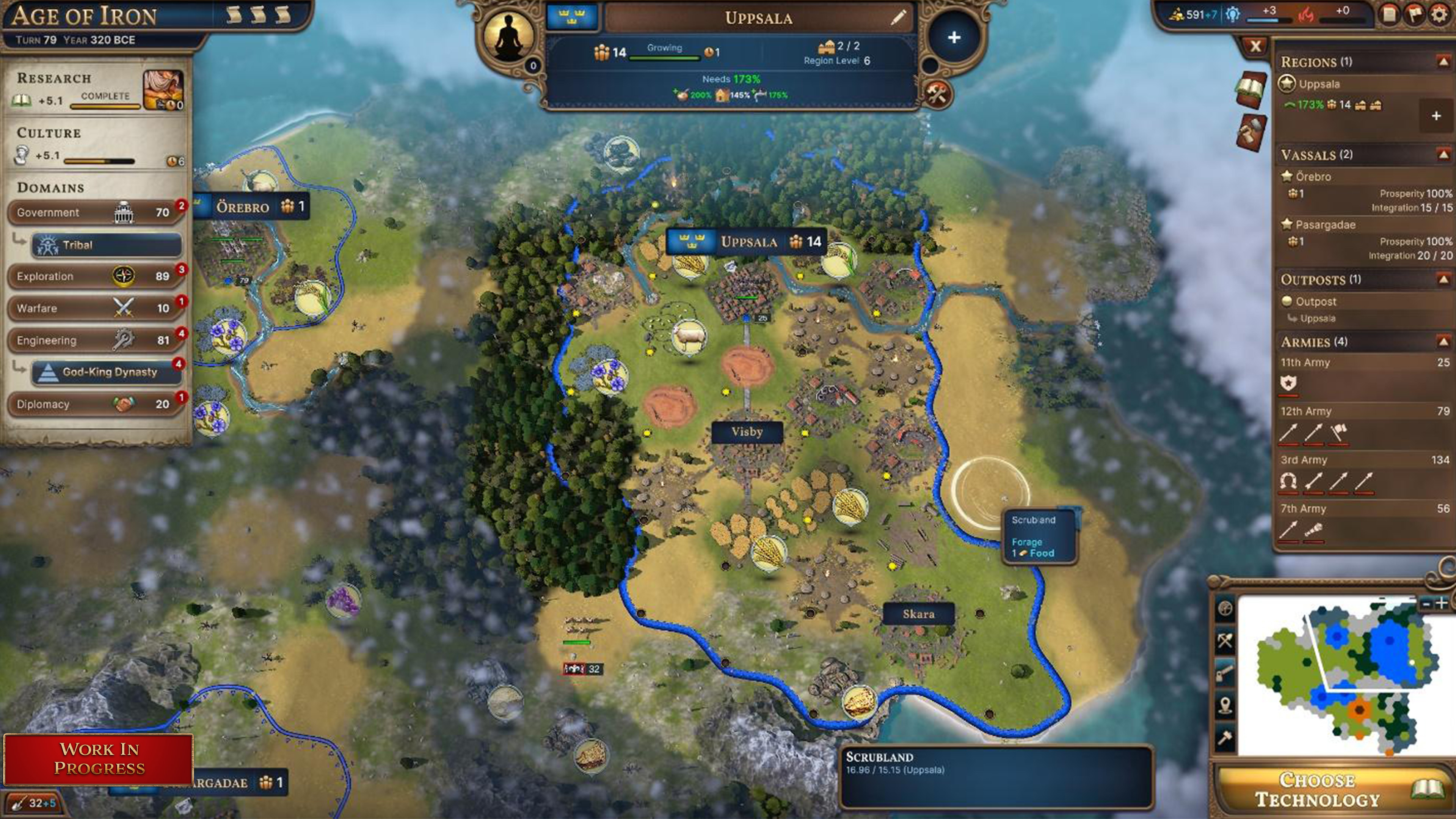Open the settings gear in the top-right corner
This screenshot has width=1456, height=819.
[x=1441, y=14]
